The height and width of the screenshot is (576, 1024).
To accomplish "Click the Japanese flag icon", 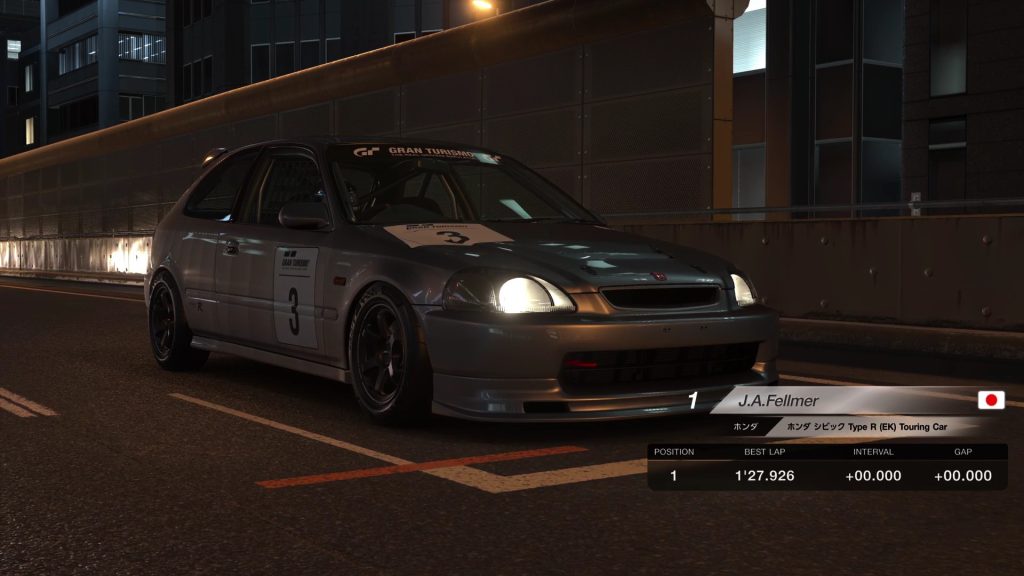I will click(991, 401).
